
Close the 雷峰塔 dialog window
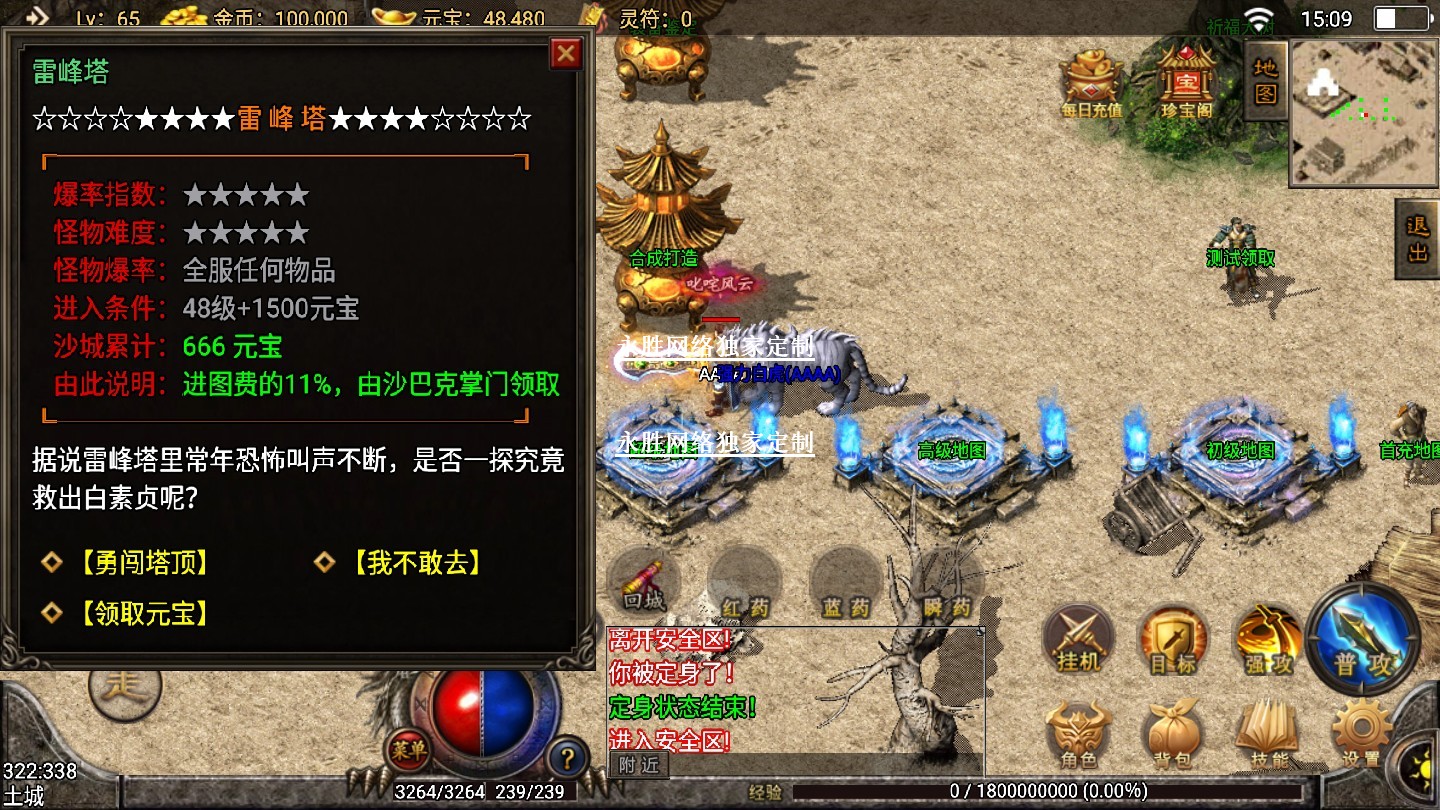point(566,54)
